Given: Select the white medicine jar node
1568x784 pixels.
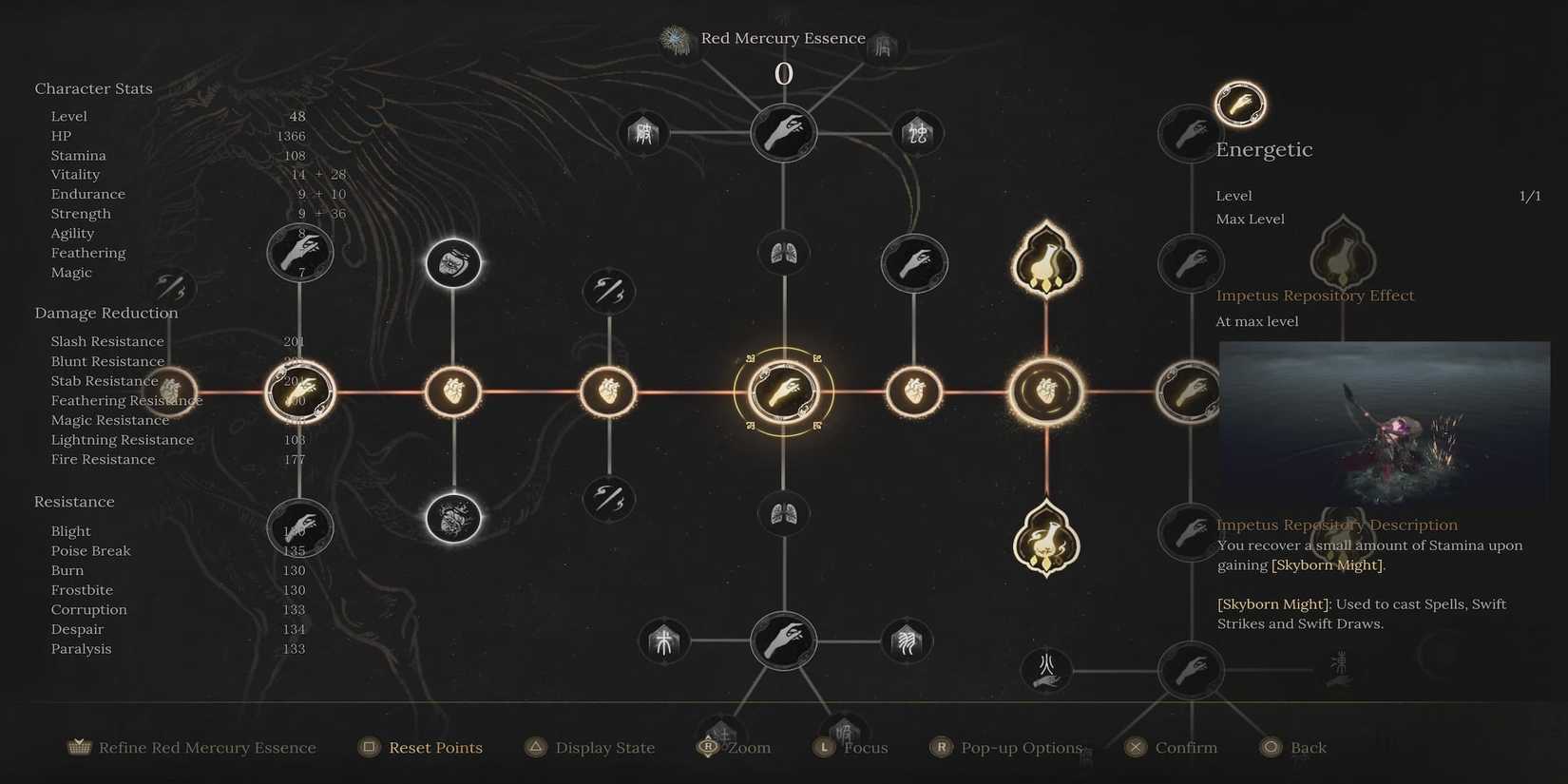Looking at the screenshot, I should 454,264.
